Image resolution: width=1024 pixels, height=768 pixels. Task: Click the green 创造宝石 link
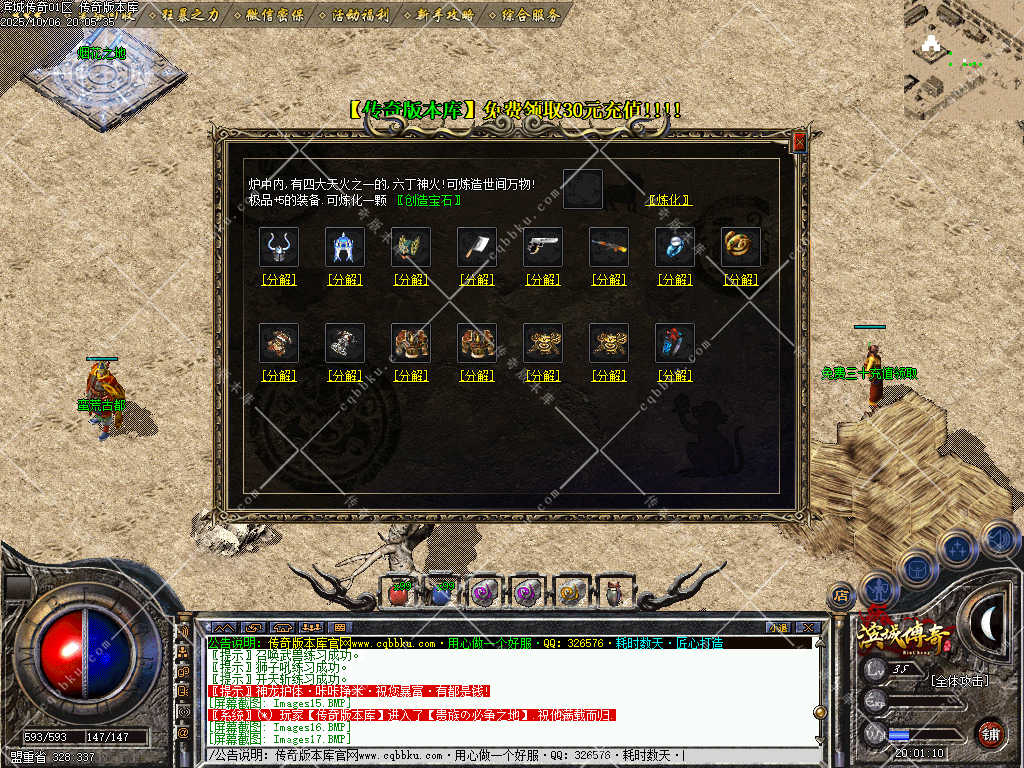coord(429,200)
